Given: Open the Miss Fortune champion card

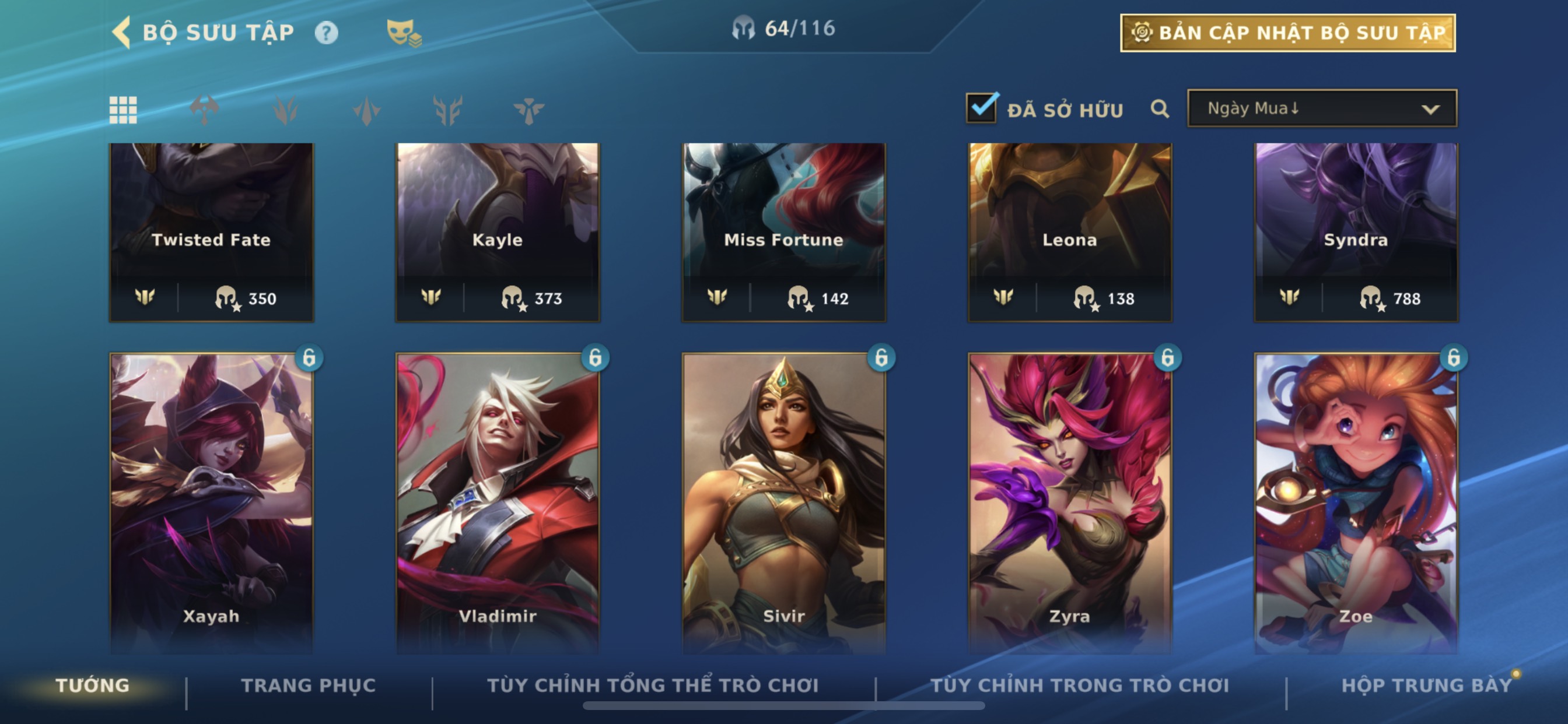Looking at the screenshot, I should coord(783,231).
